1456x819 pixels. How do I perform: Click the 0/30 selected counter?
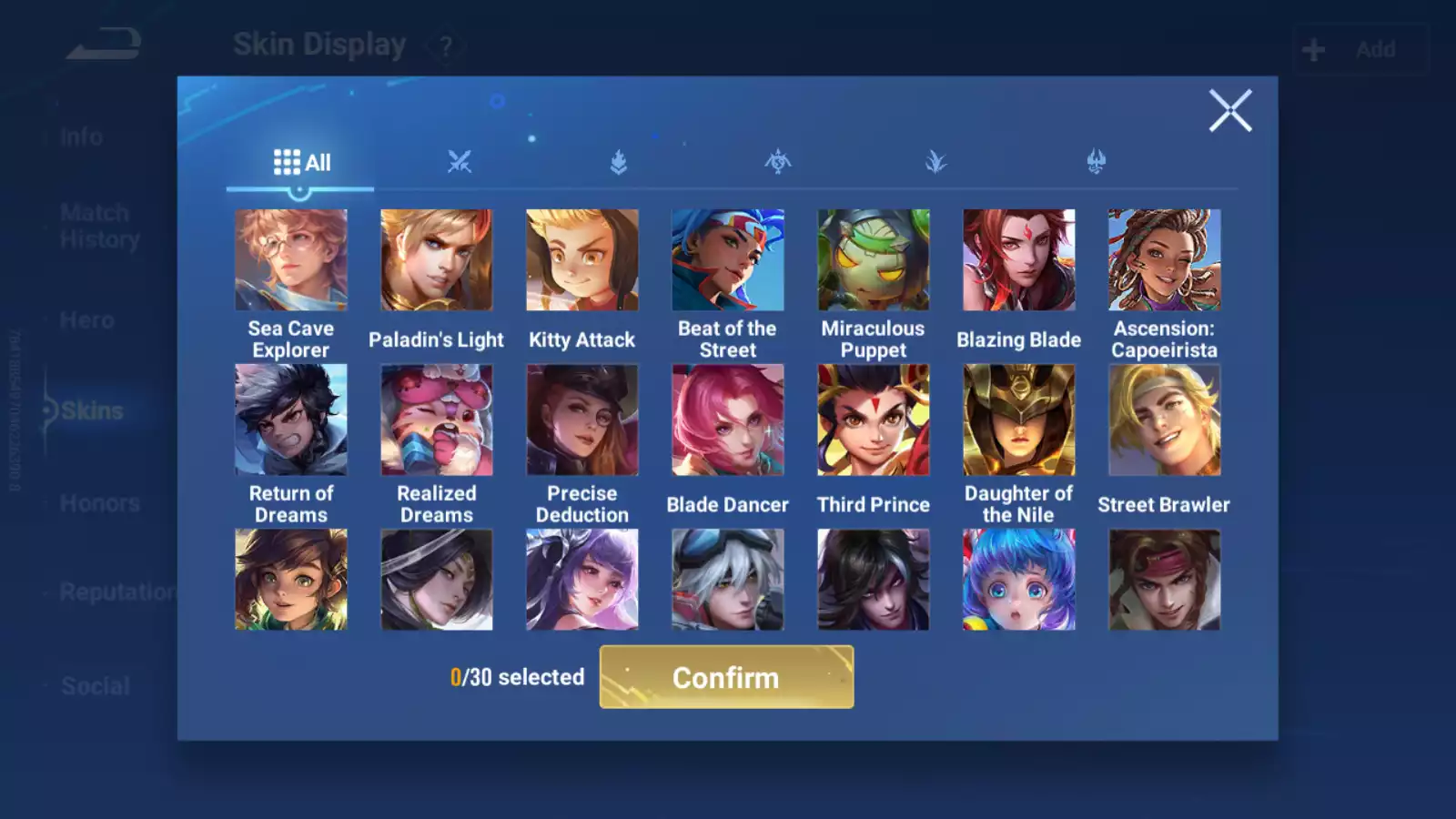517,677
